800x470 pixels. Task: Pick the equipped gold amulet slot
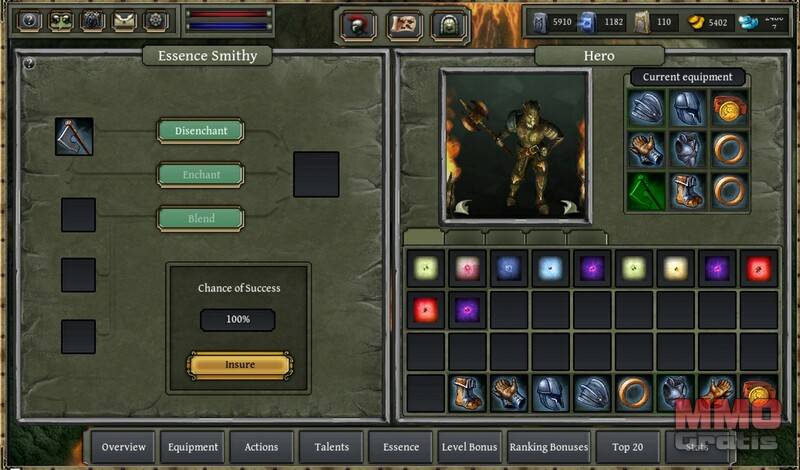tap(730, 108)
